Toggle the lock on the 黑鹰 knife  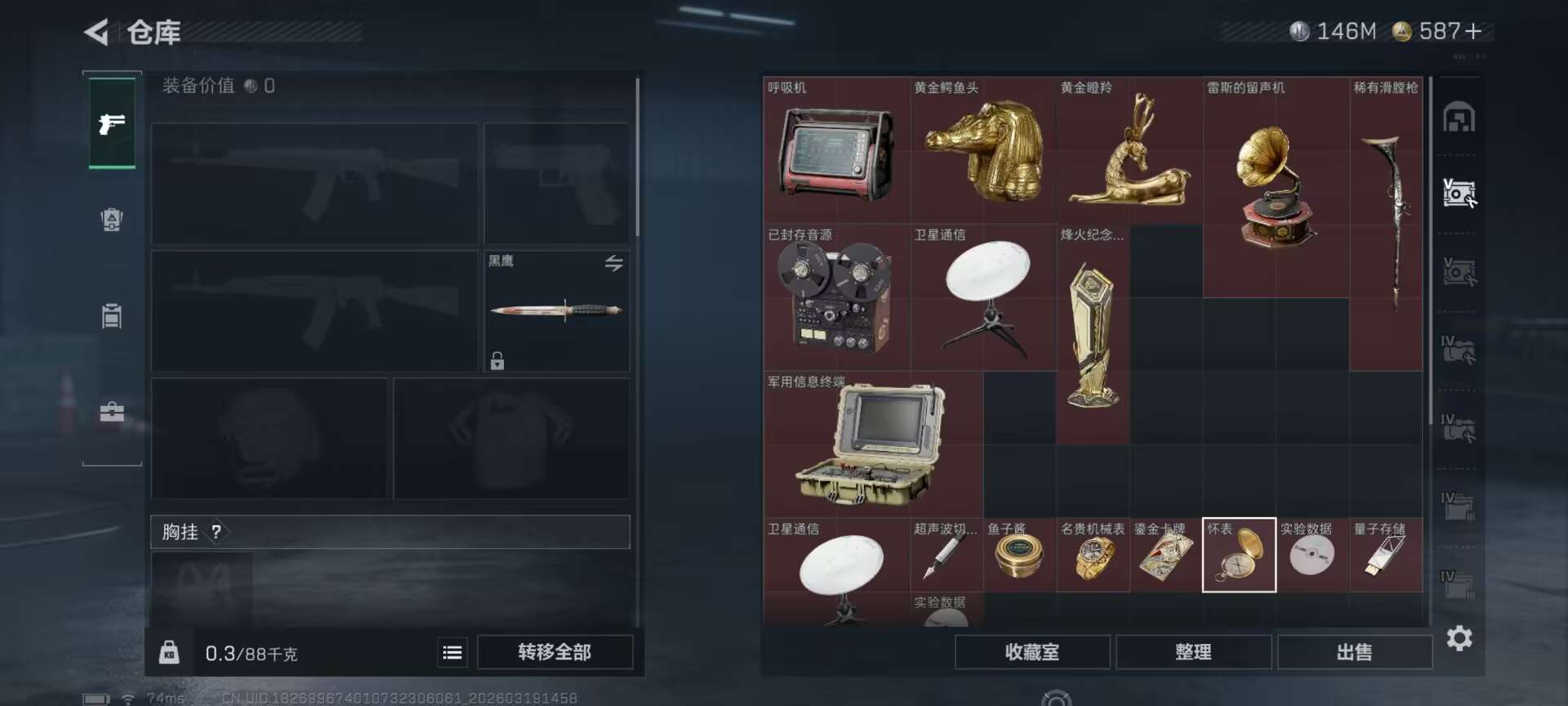pos(496,360)
